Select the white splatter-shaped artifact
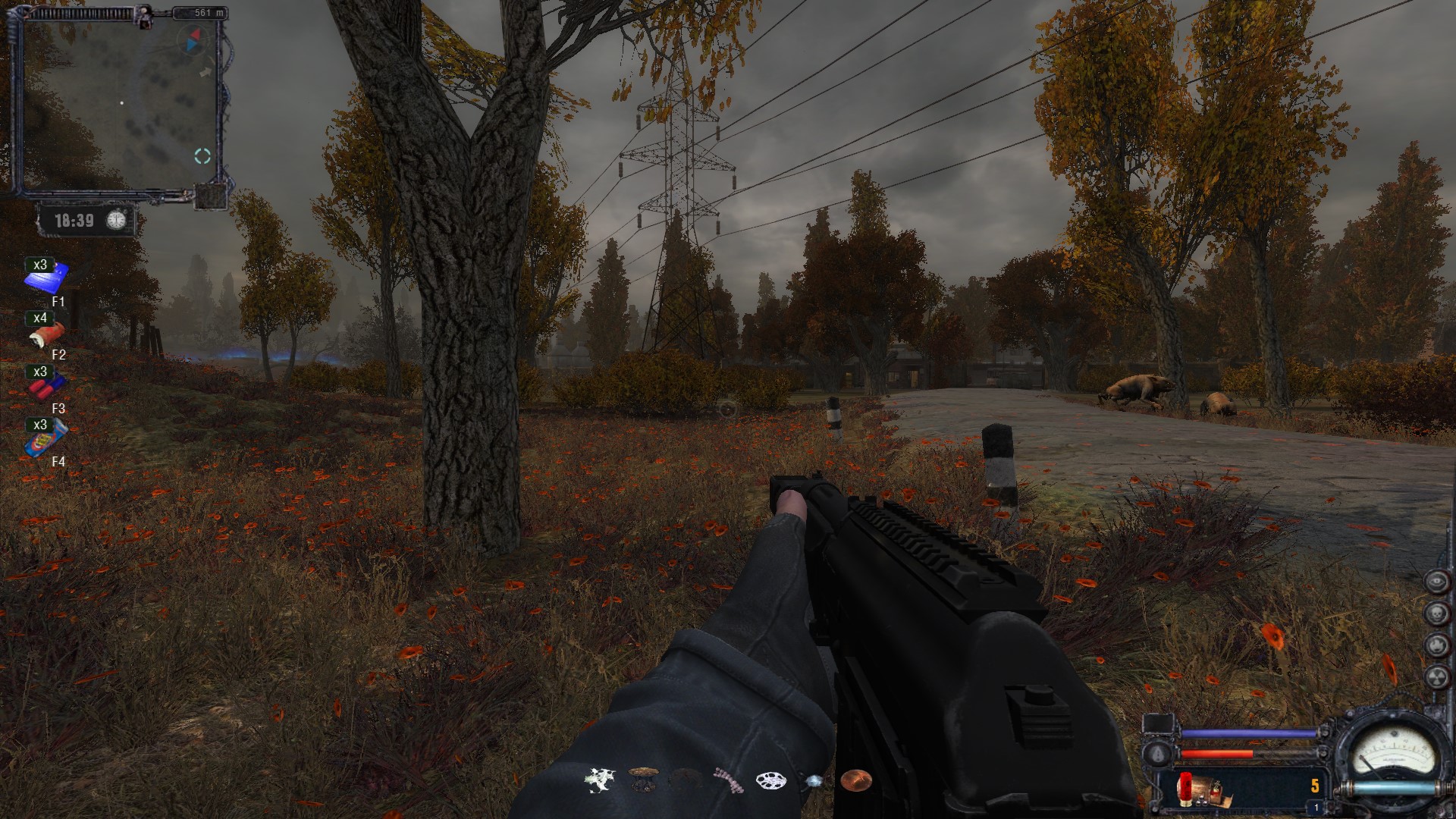The image size is (1456, 819). coord(598,780)
